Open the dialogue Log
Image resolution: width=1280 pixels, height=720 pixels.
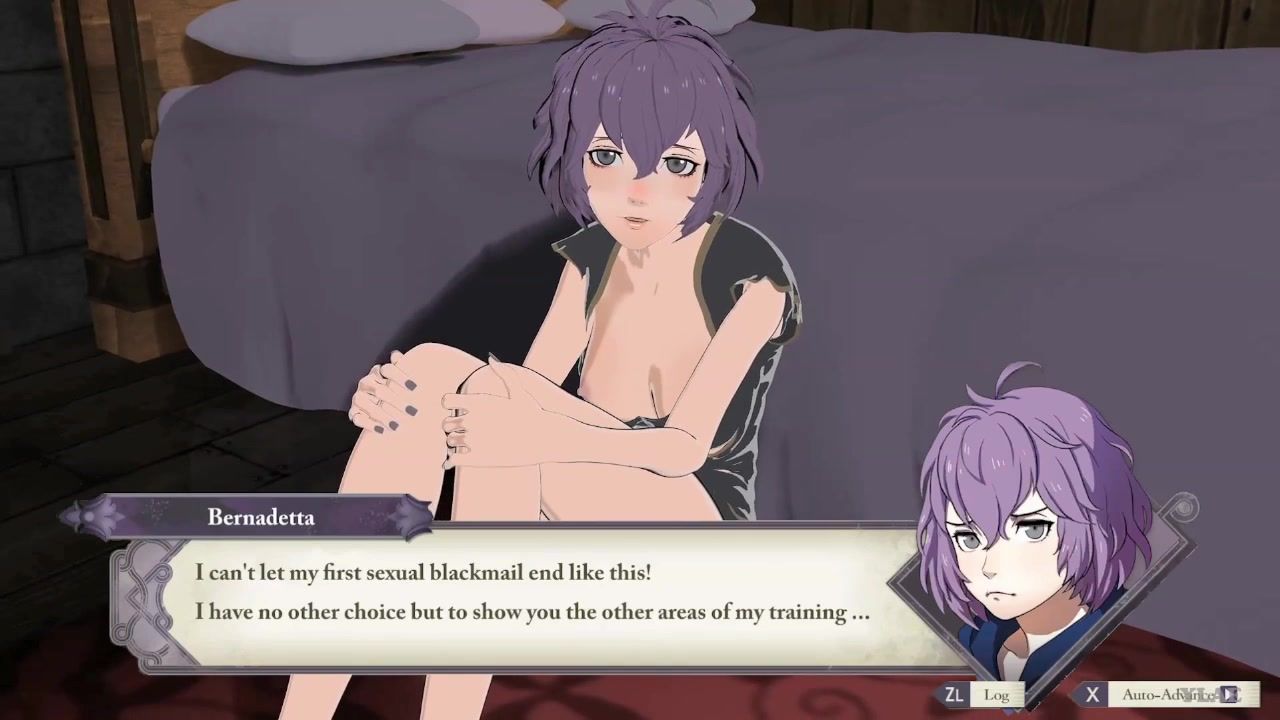[981, 694]
